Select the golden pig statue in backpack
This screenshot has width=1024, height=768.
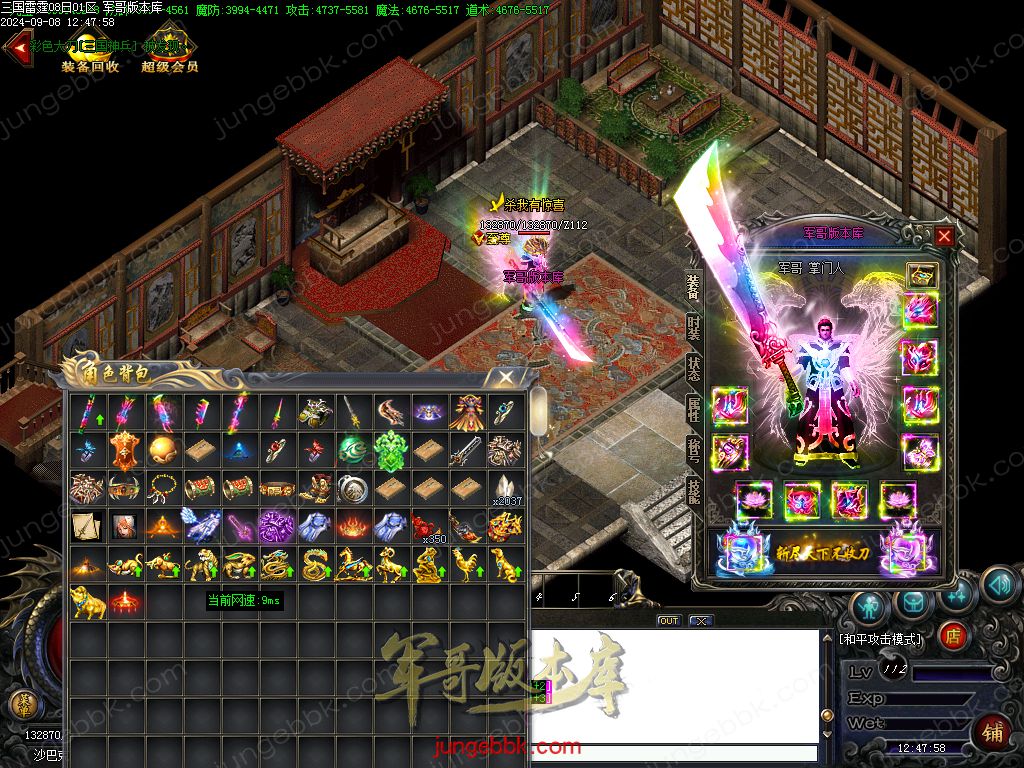pyautogui.click(x=85, y=601)
